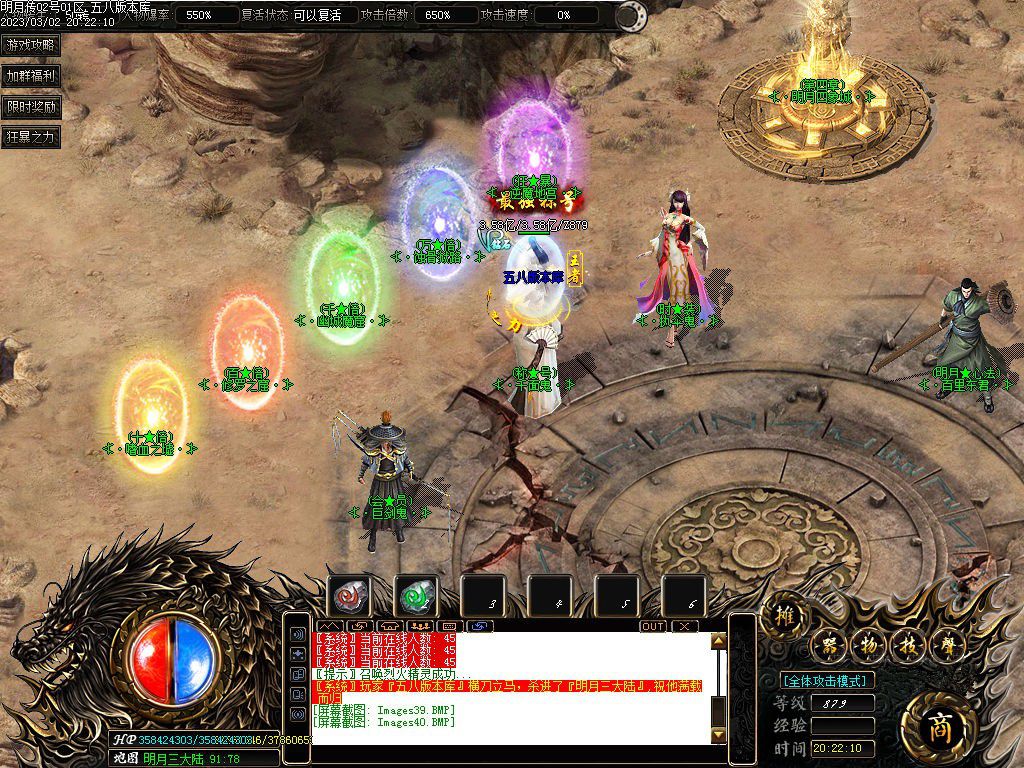Open the 摊 stall button
Viewport: 1024px width, 768px height.
(x=784, y=617)
